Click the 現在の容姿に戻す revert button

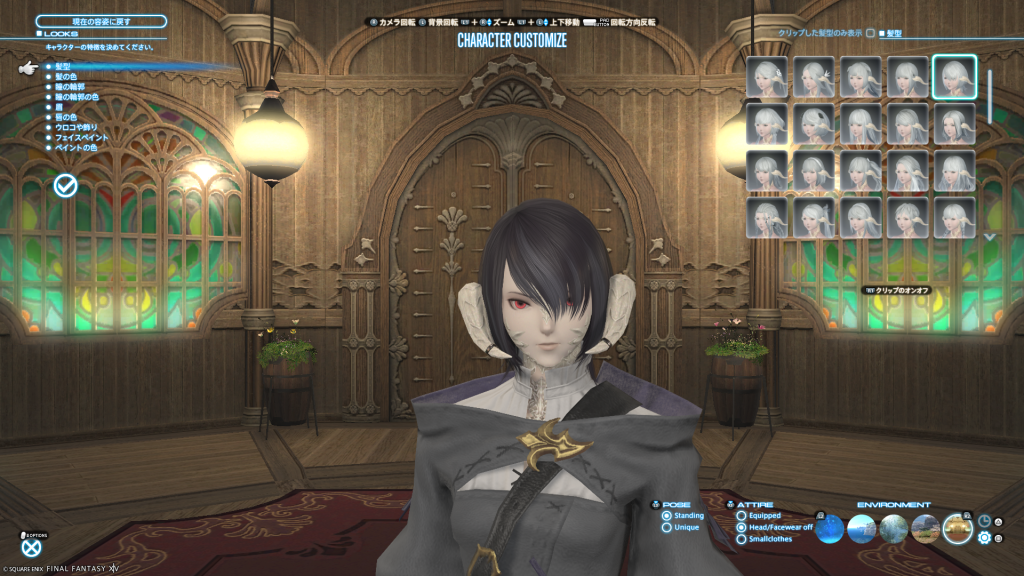point(101,21)
